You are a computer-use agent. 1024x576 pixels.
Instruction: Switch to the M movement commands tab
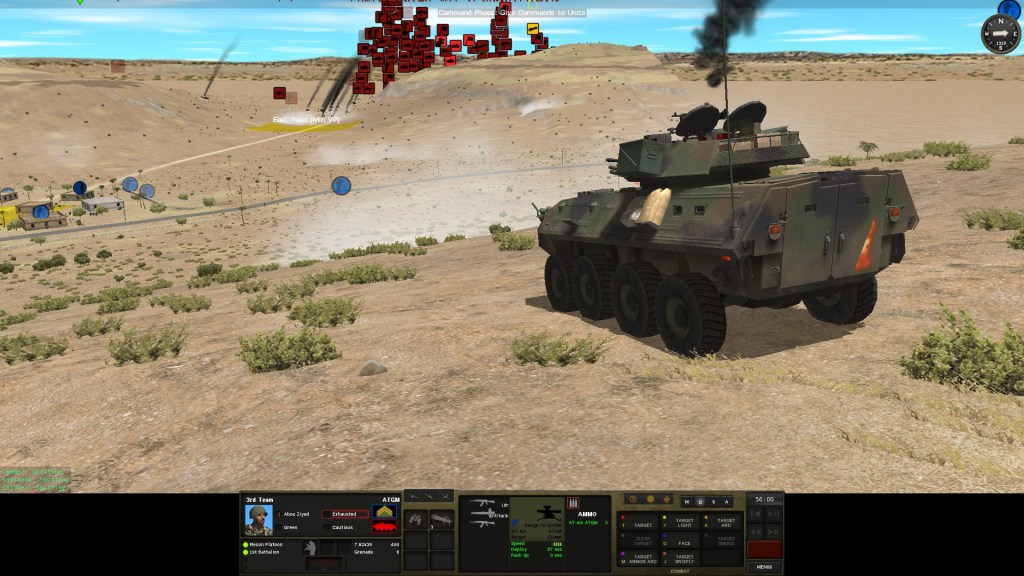pos(687,501)
